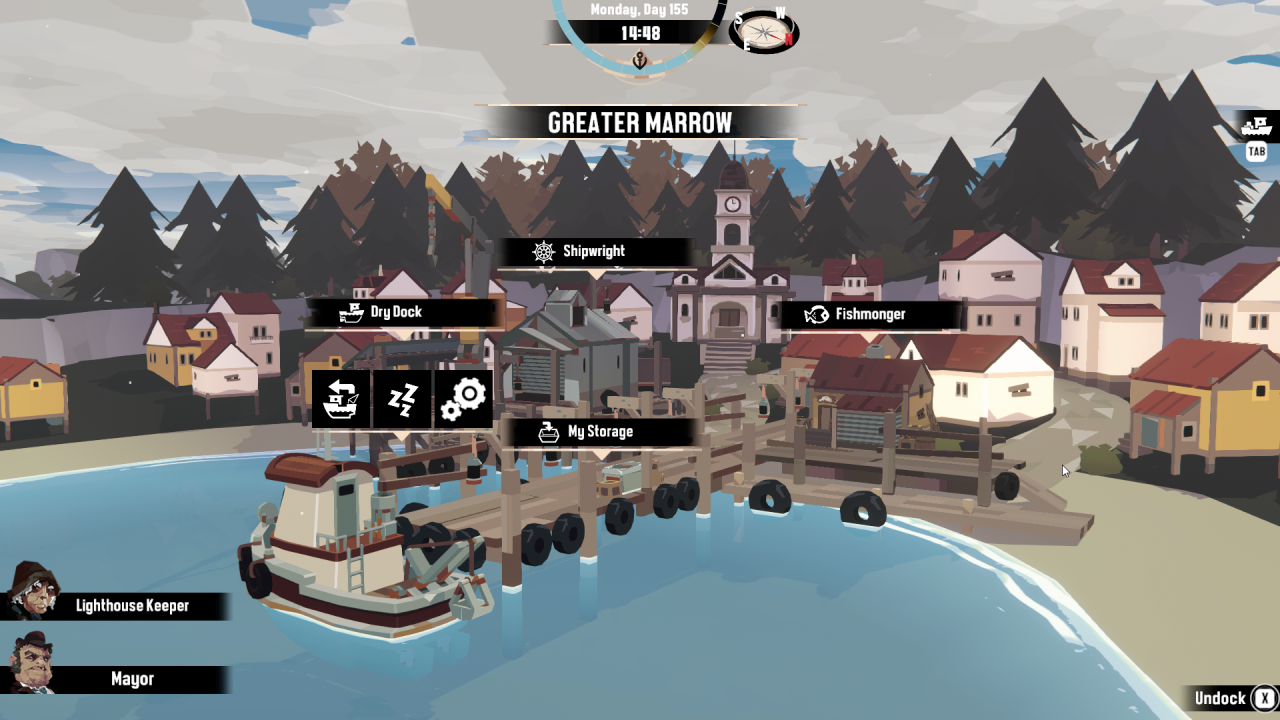Select the boat swap arrows icon

click(341, 399)
